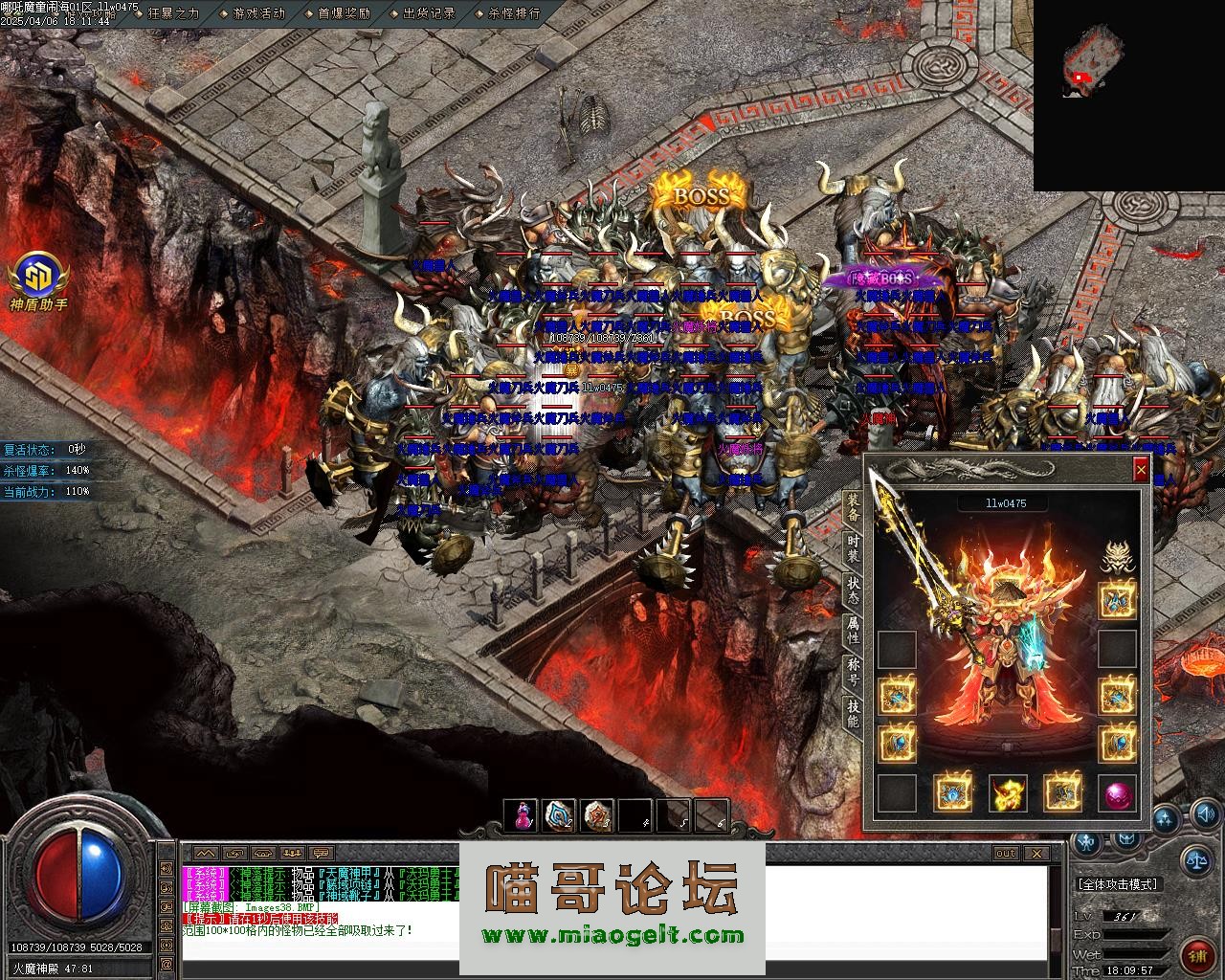
Task: Select the pink orb equipment slot
Action: tap(1117, 793)
